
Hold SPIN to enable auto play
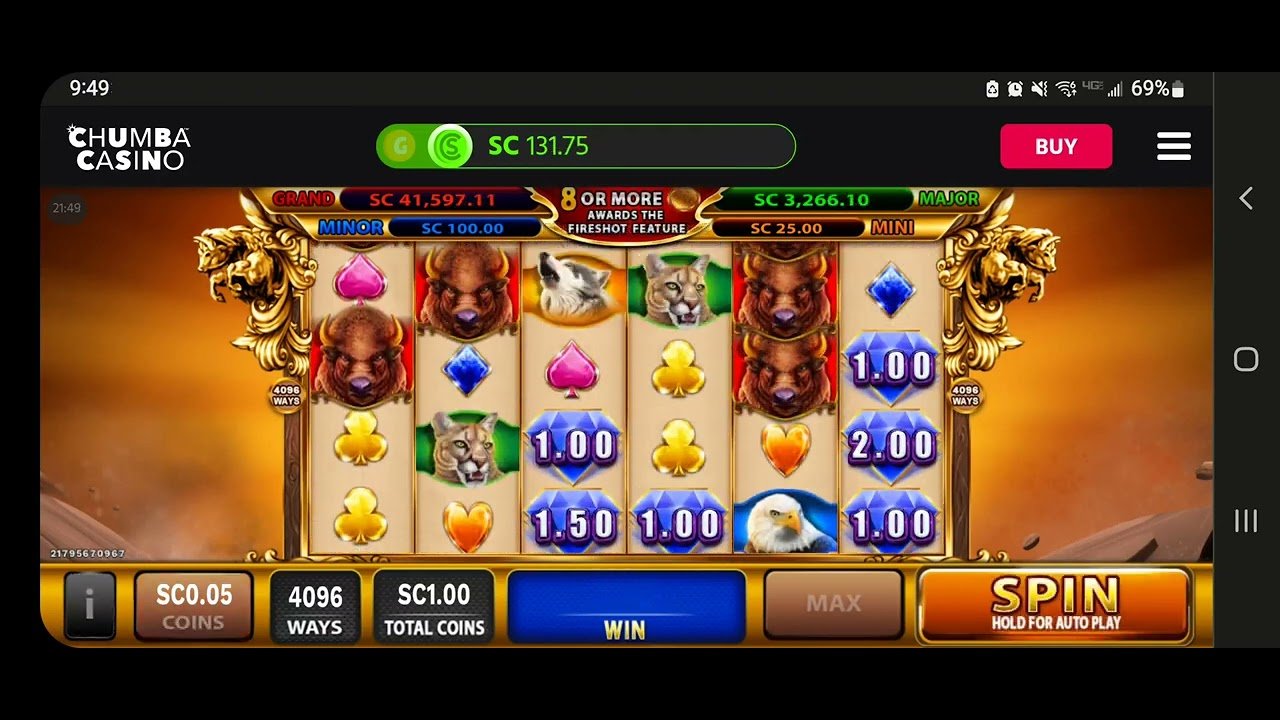point(1054,602)
